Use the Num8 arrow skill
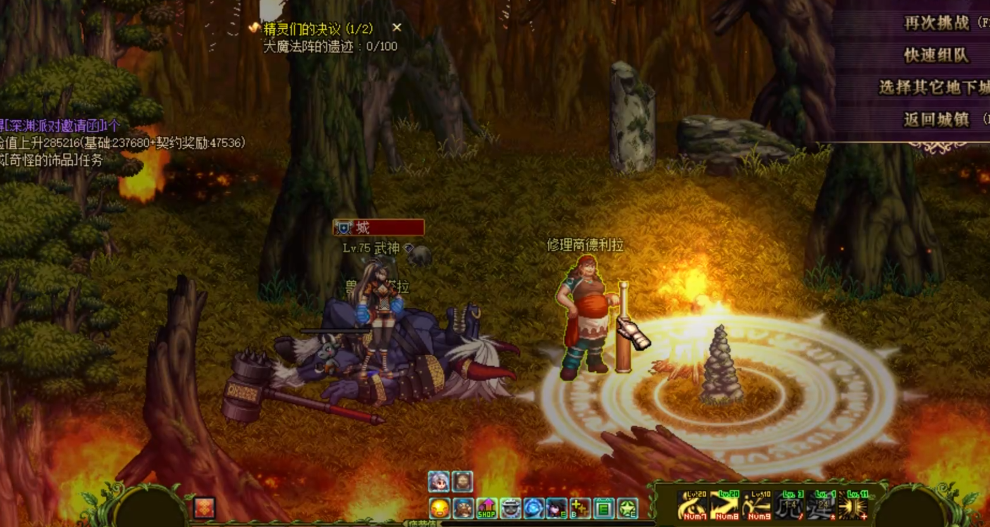The height and width of the screenshot is (527, 990). 727,506
